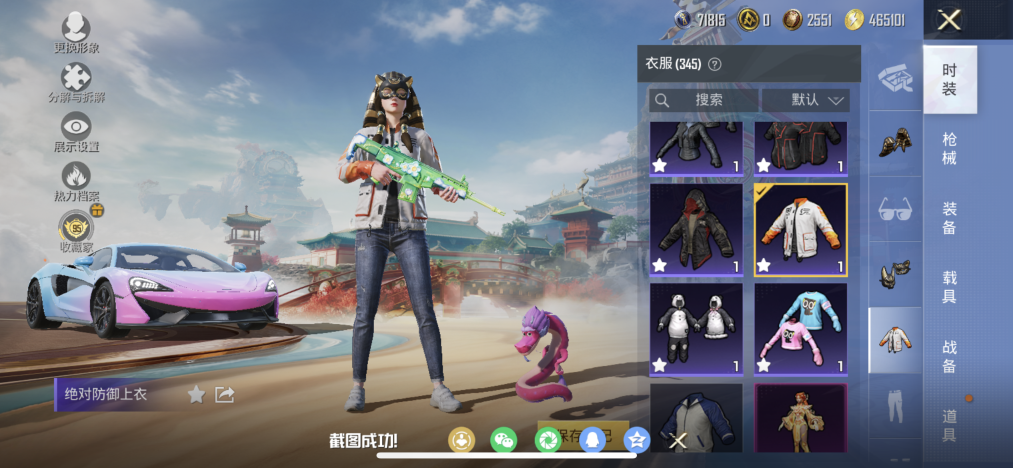Select the 装备 tab
Viewport: 1013px width, 468px height.
click(949, 217)
